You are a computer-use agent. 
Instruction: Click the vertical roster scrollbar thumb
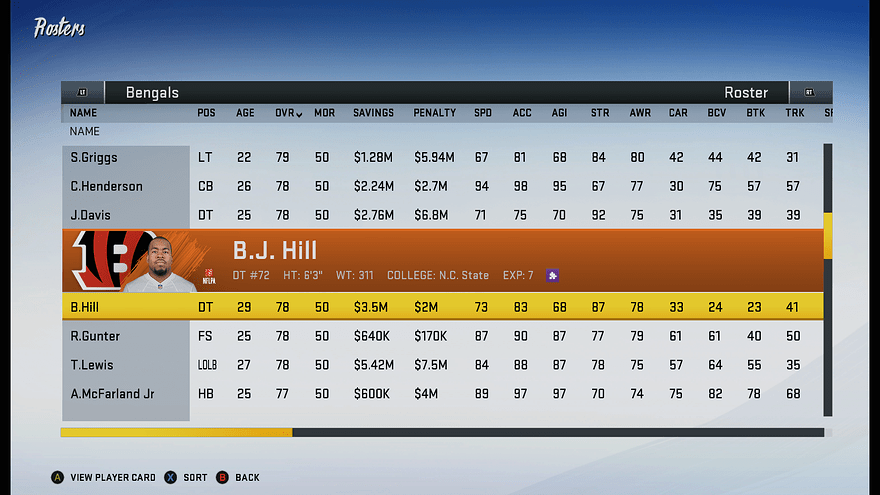pos(828,236)
